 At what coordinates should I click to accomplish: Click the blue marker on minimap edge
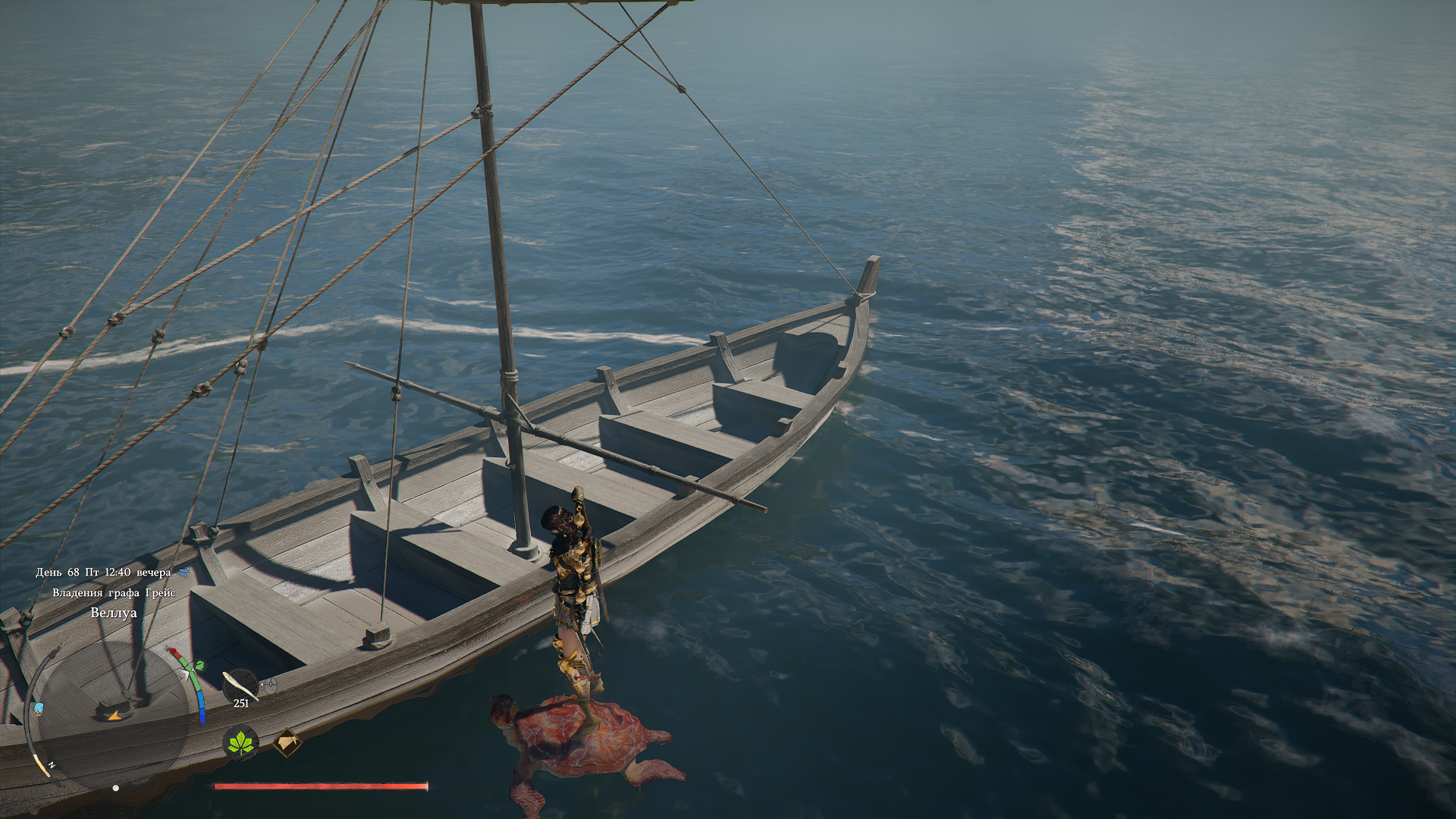click(x=38, y=709)
